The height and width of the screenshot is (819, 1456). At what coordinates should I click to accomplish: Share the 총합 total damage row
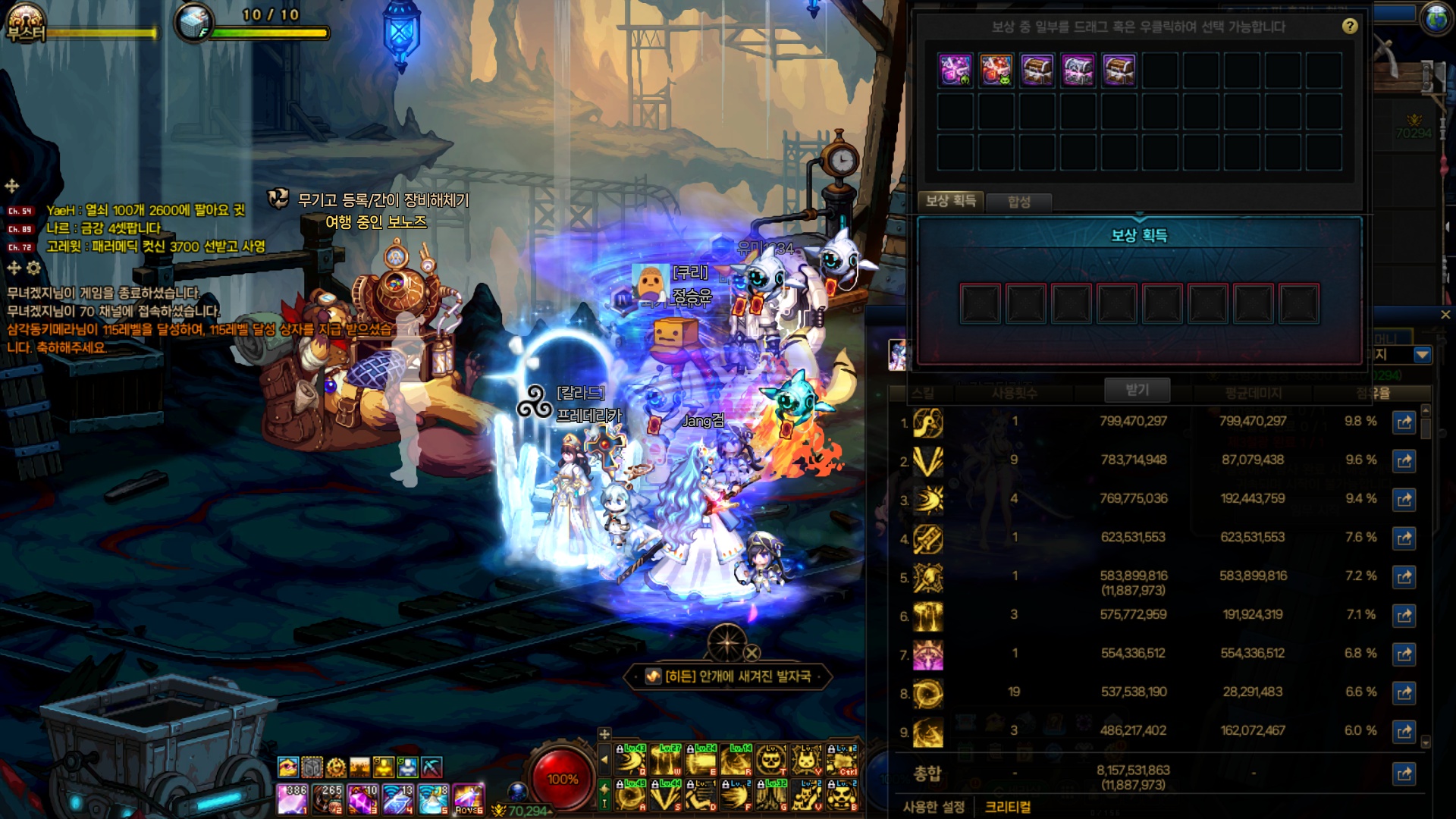click(1404, 774)
